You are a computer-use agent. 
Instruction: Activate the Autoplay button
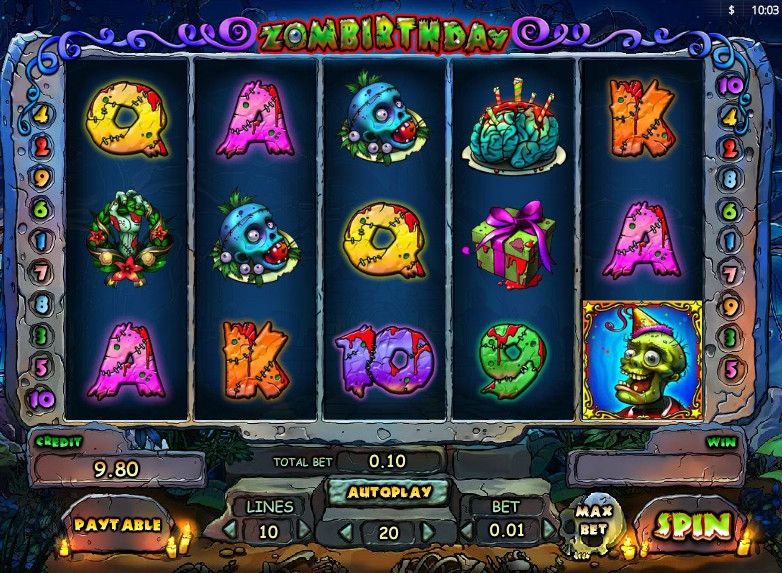pos(389,492)
